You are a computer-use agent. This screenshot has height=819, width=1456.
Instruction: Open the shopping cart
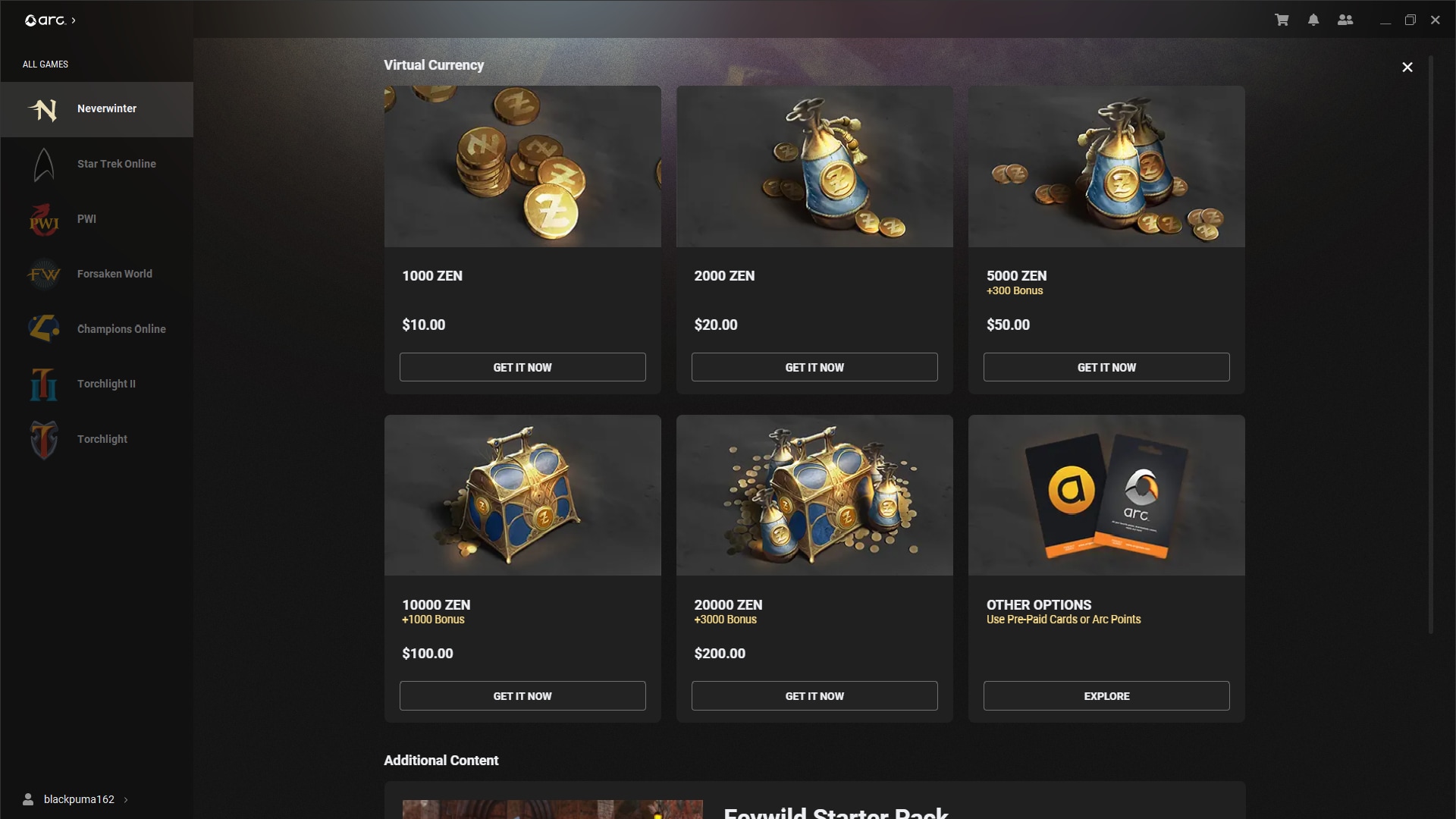point(1282,20)
